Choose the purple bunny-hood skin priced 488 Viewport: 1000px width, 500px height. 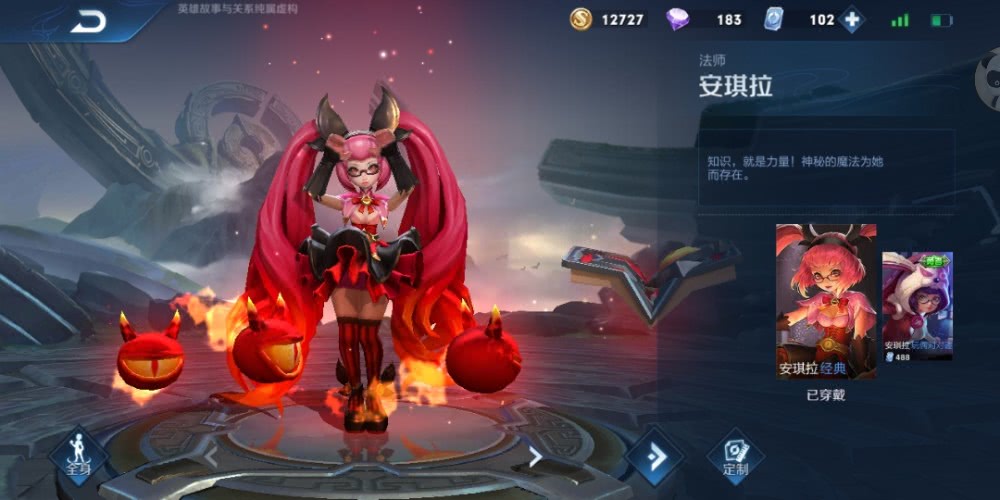917,306
